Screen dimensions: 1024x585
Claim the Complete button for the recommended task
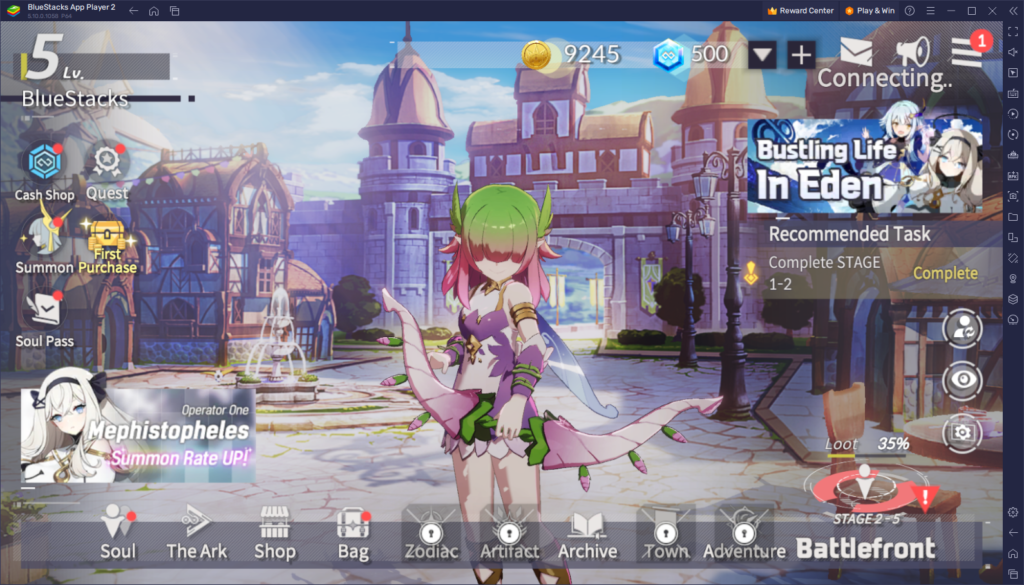pos(945,273)
